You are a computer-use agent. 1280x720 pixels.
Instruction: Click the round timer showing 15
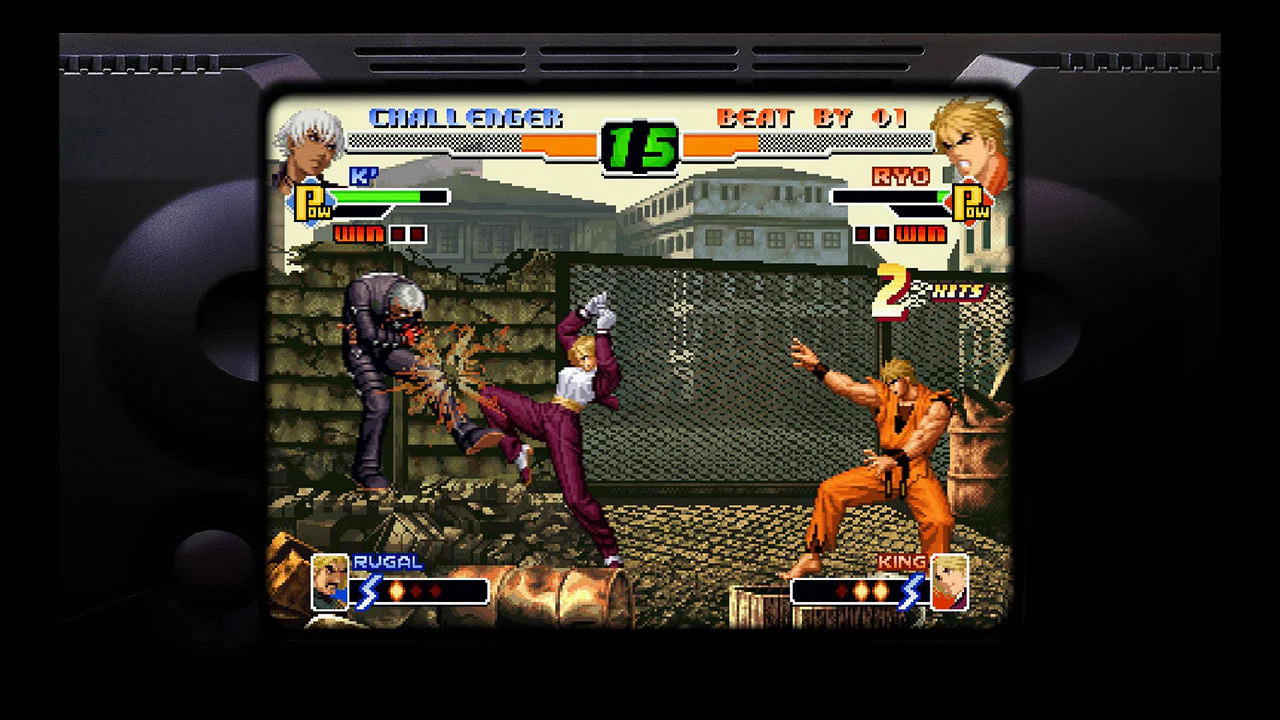pyautogui.click(x=638, y=145)
